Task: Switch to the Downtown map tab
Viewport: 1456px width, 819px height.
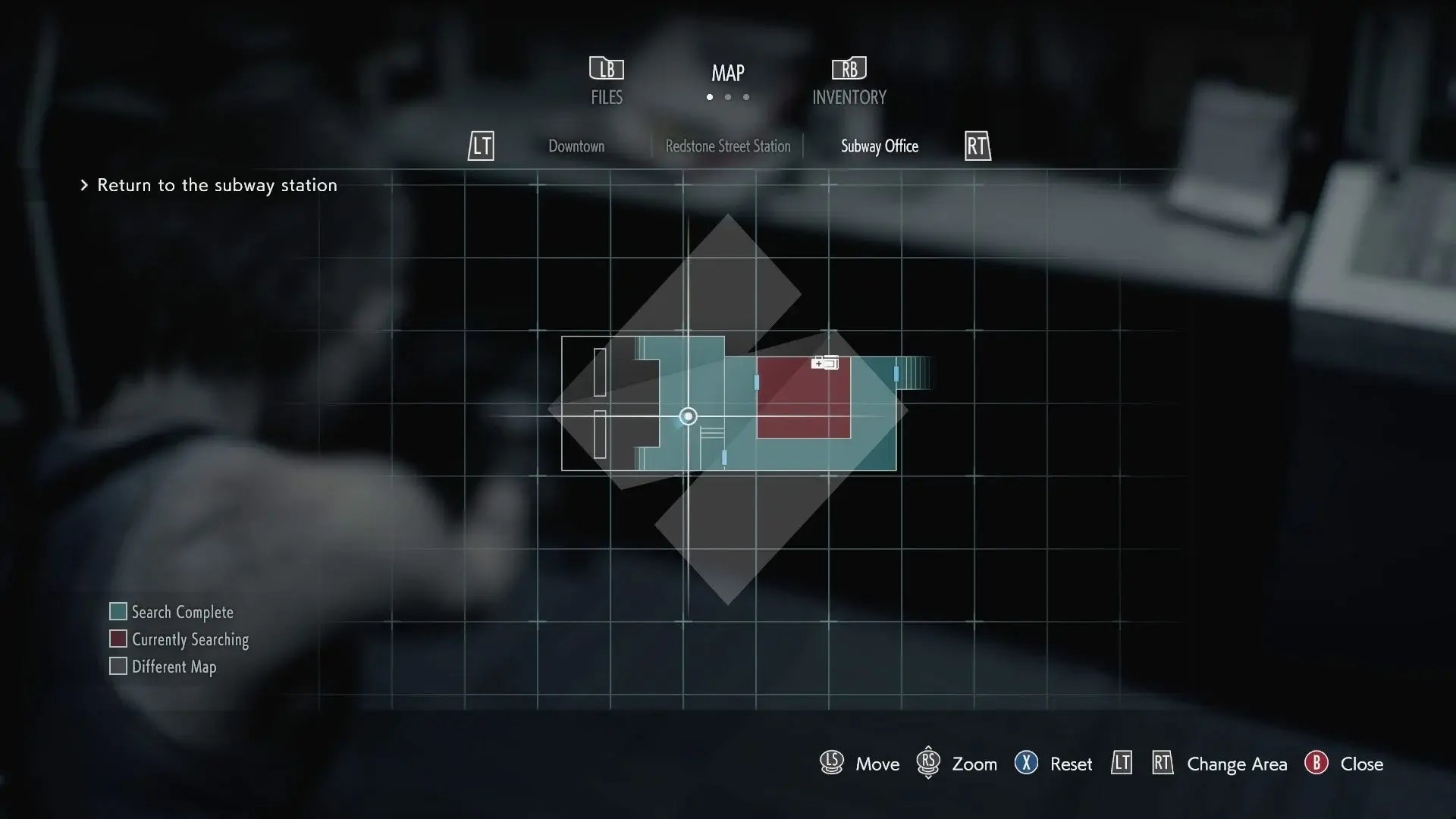Action: coord(576,146)
